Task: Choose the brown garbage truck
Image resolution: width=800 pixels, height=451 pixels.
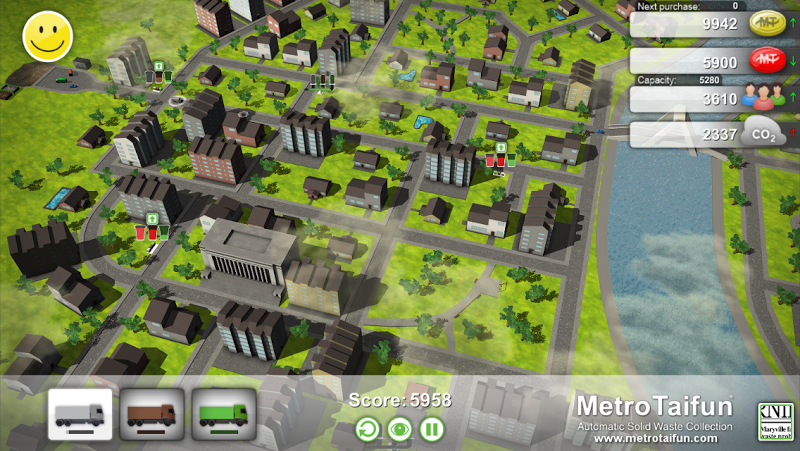Action: (152, 414)
